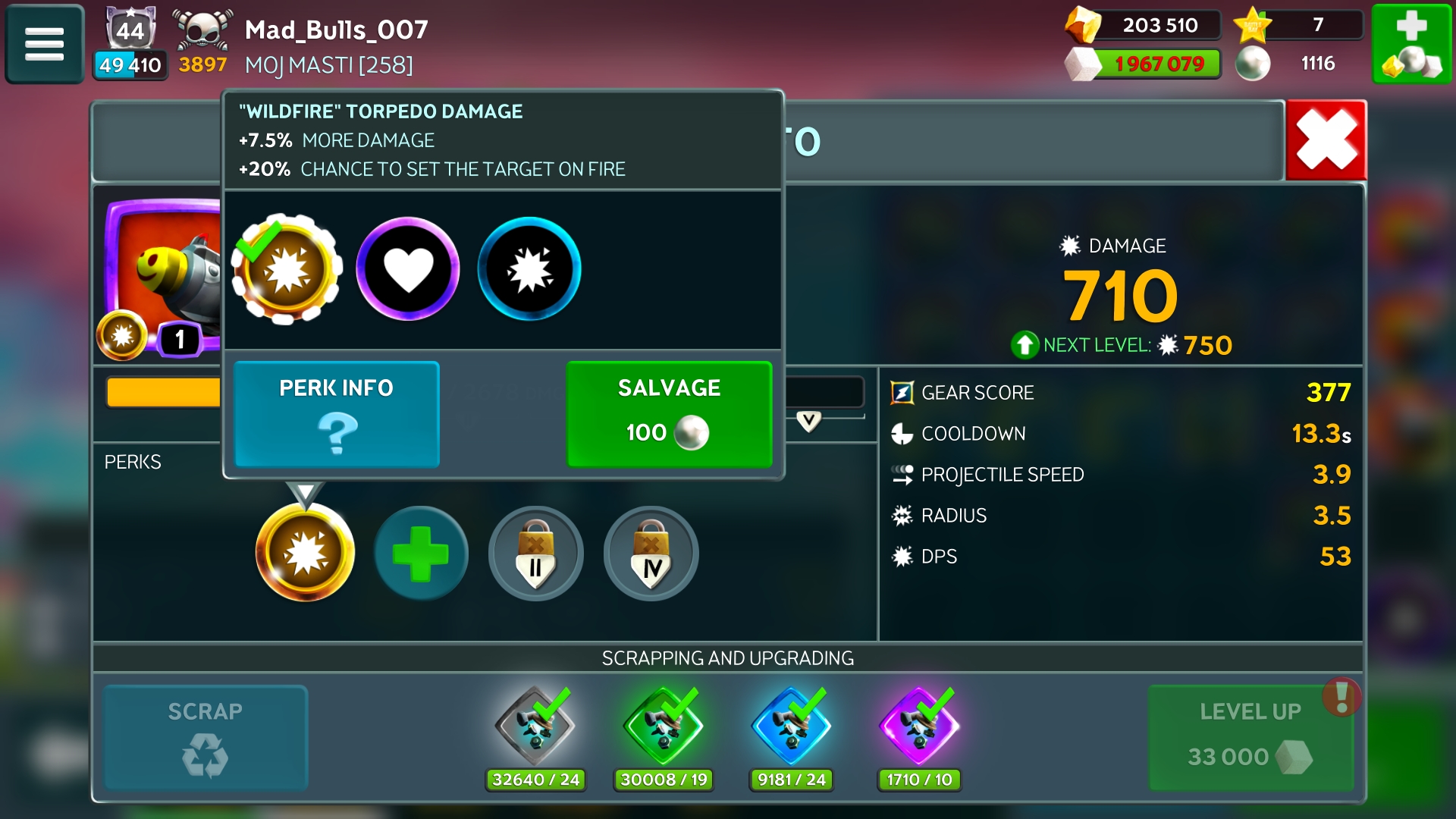The width and height of the screenshot is (1456, 819).
Task: Open the shop with the green plus button
Action: [x=1411, y=44]
